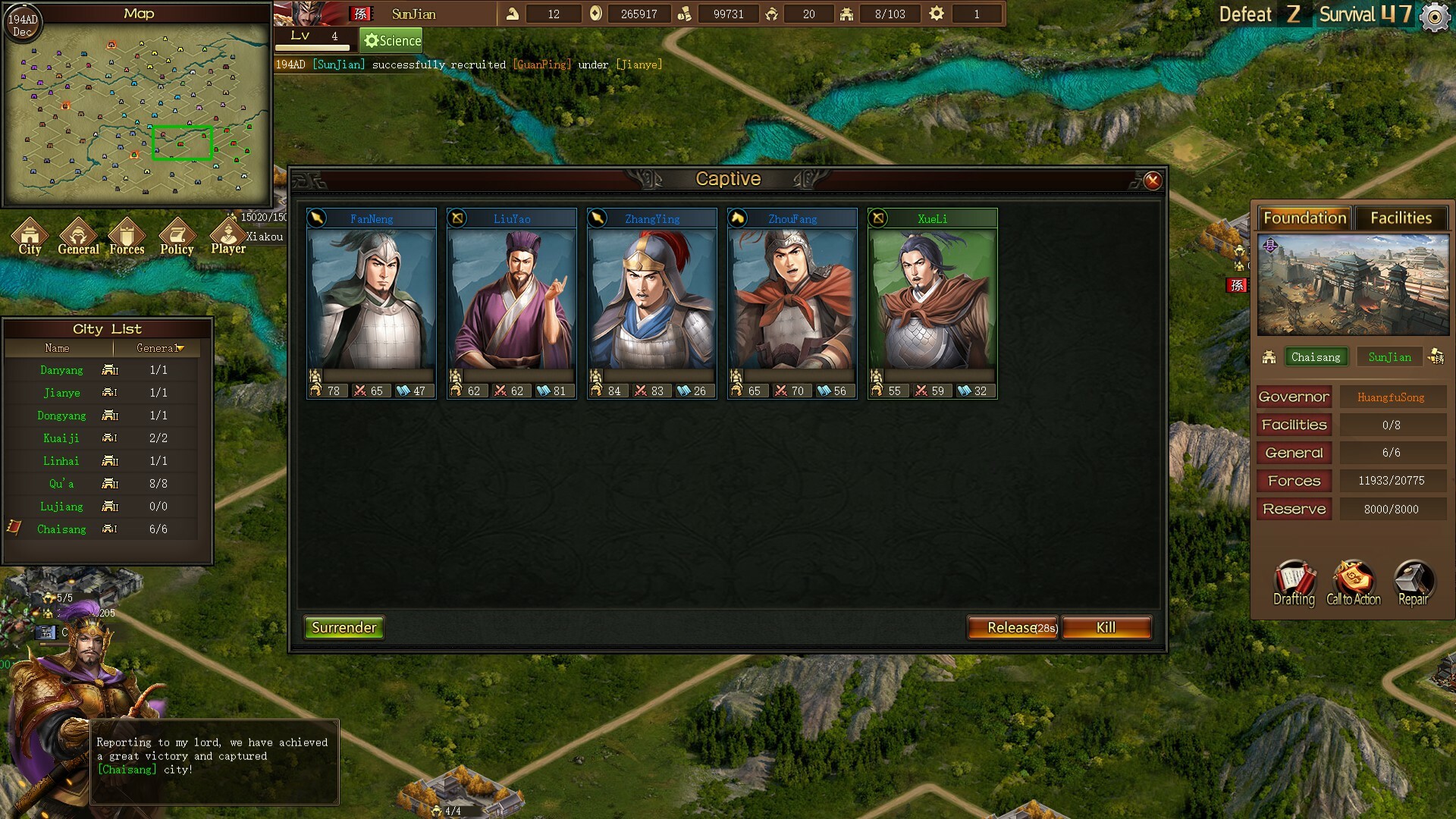Open the City menu
The height and width of the screenshot is (819, 1456).
click(x=30, y=236)
